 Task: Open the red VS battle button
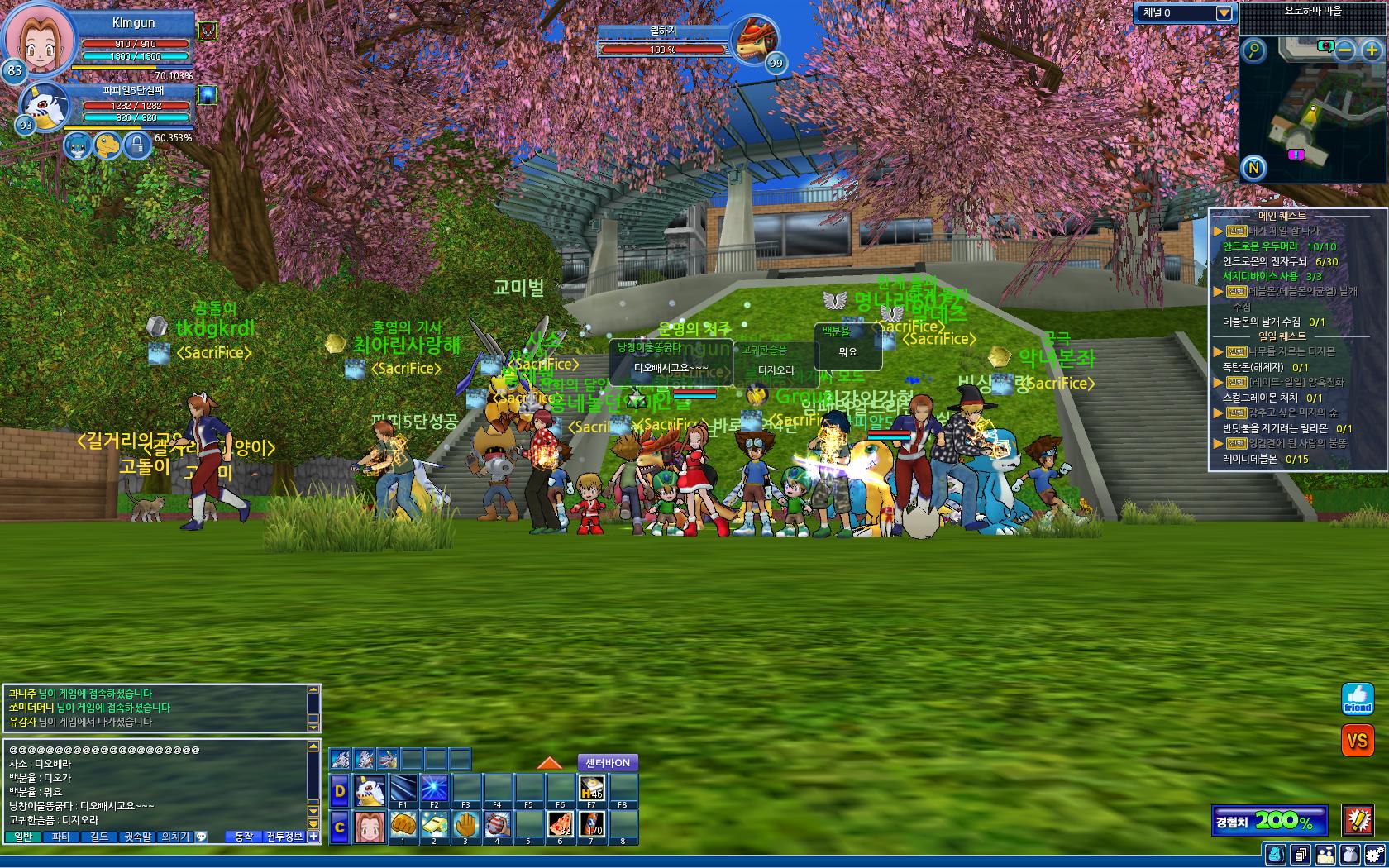tap(1358, 741)
